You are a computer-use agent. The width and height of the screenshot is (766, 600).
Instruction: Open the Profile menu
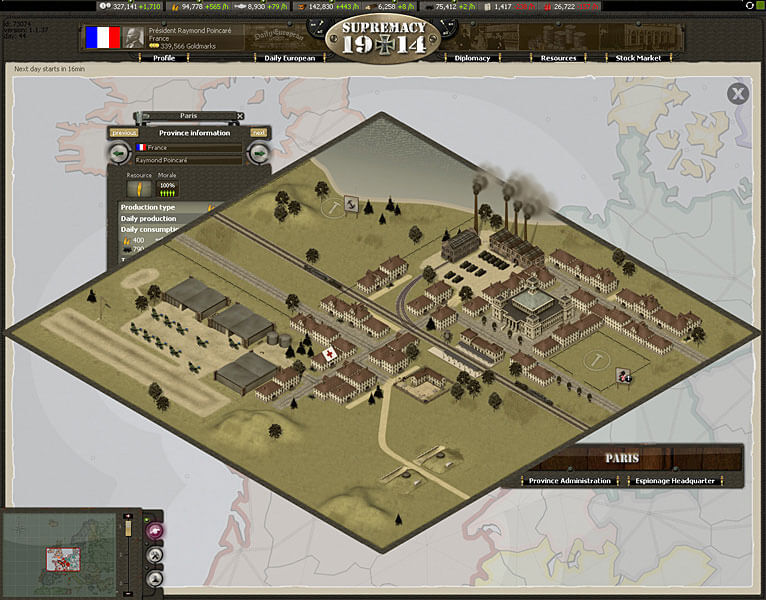[x=164, y=58]
